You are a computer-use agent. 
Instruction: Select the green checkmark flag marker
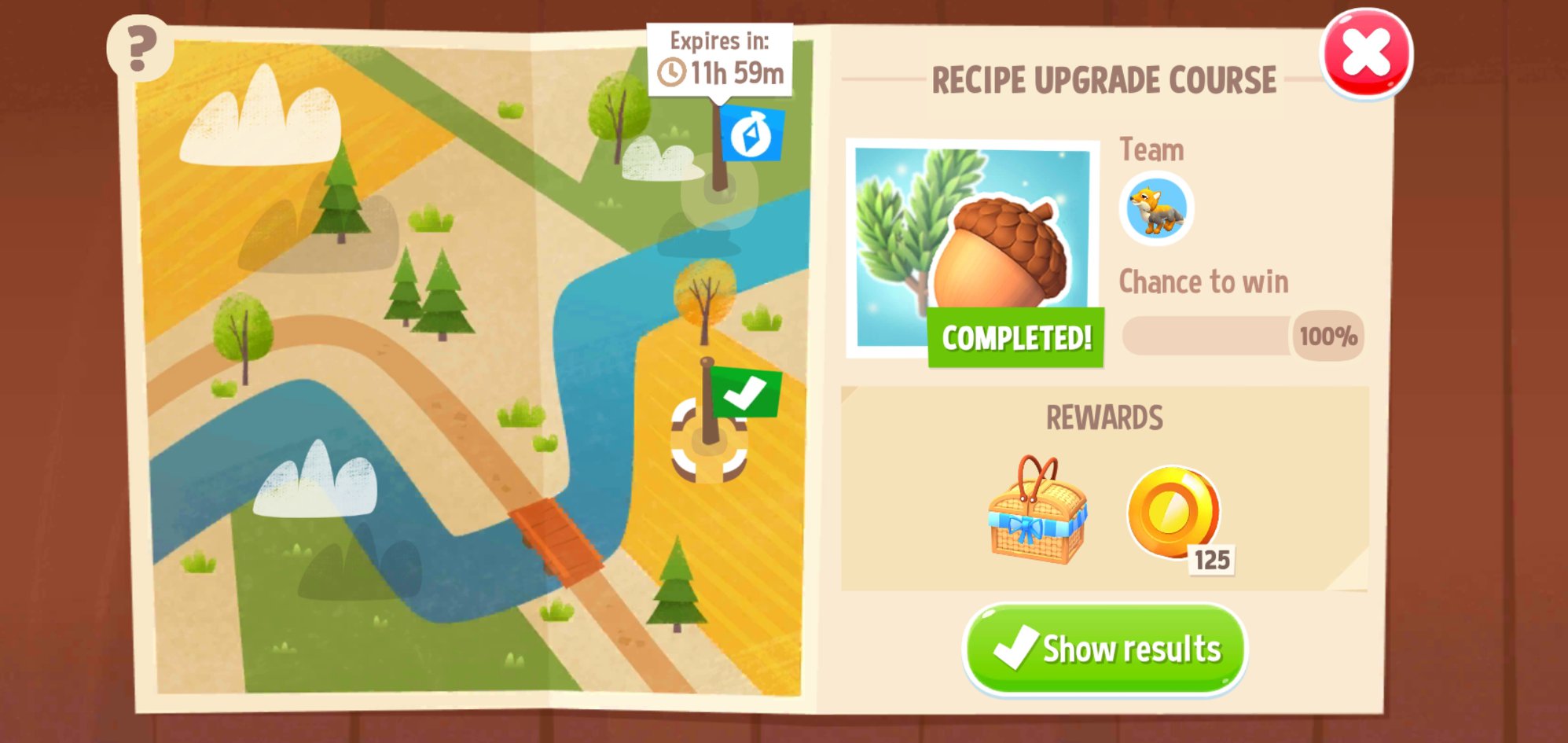[x=744, y=393]
